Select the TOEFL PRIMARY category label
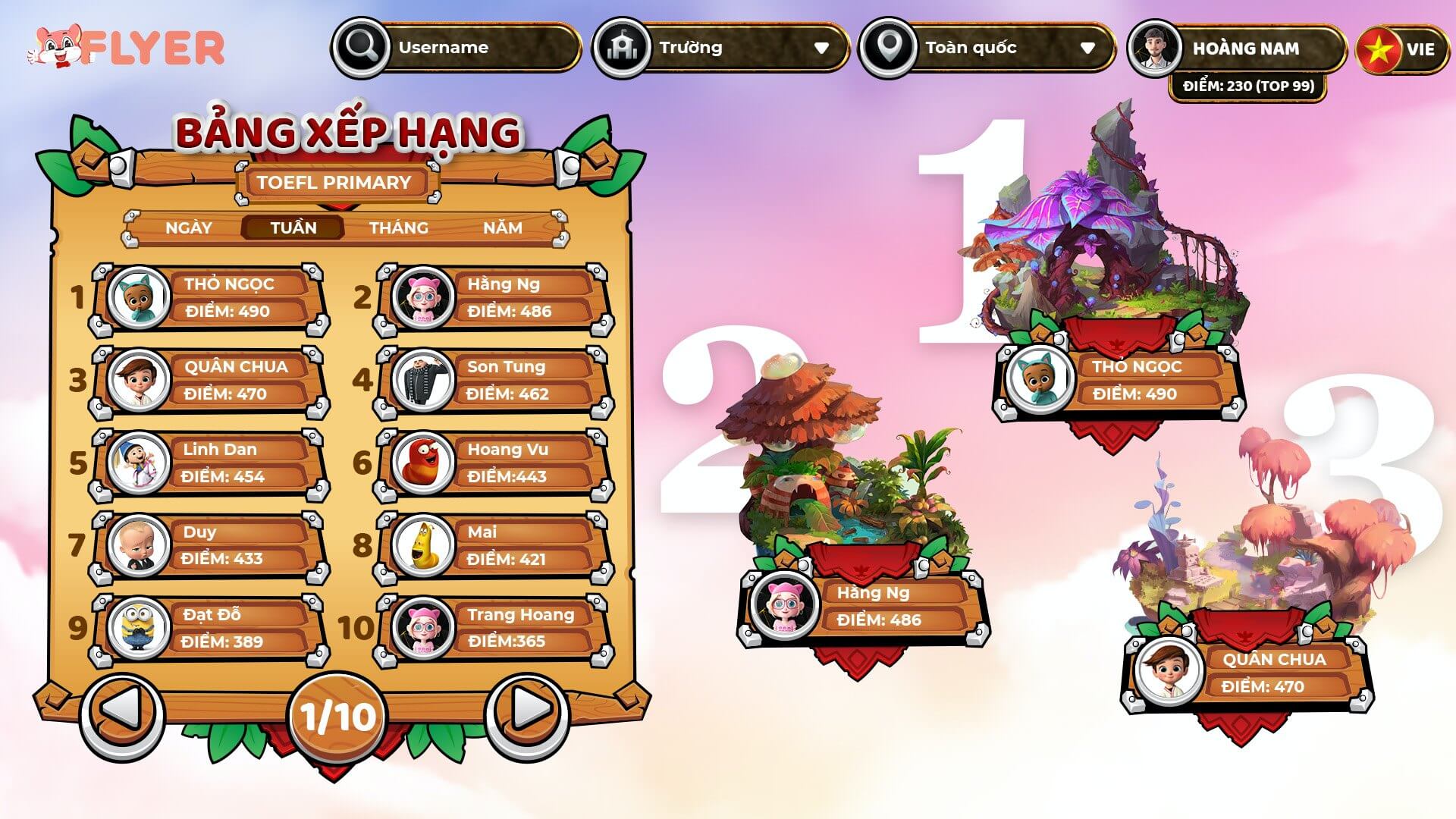This screenshot has width=1456, height=819. [334, 183]
